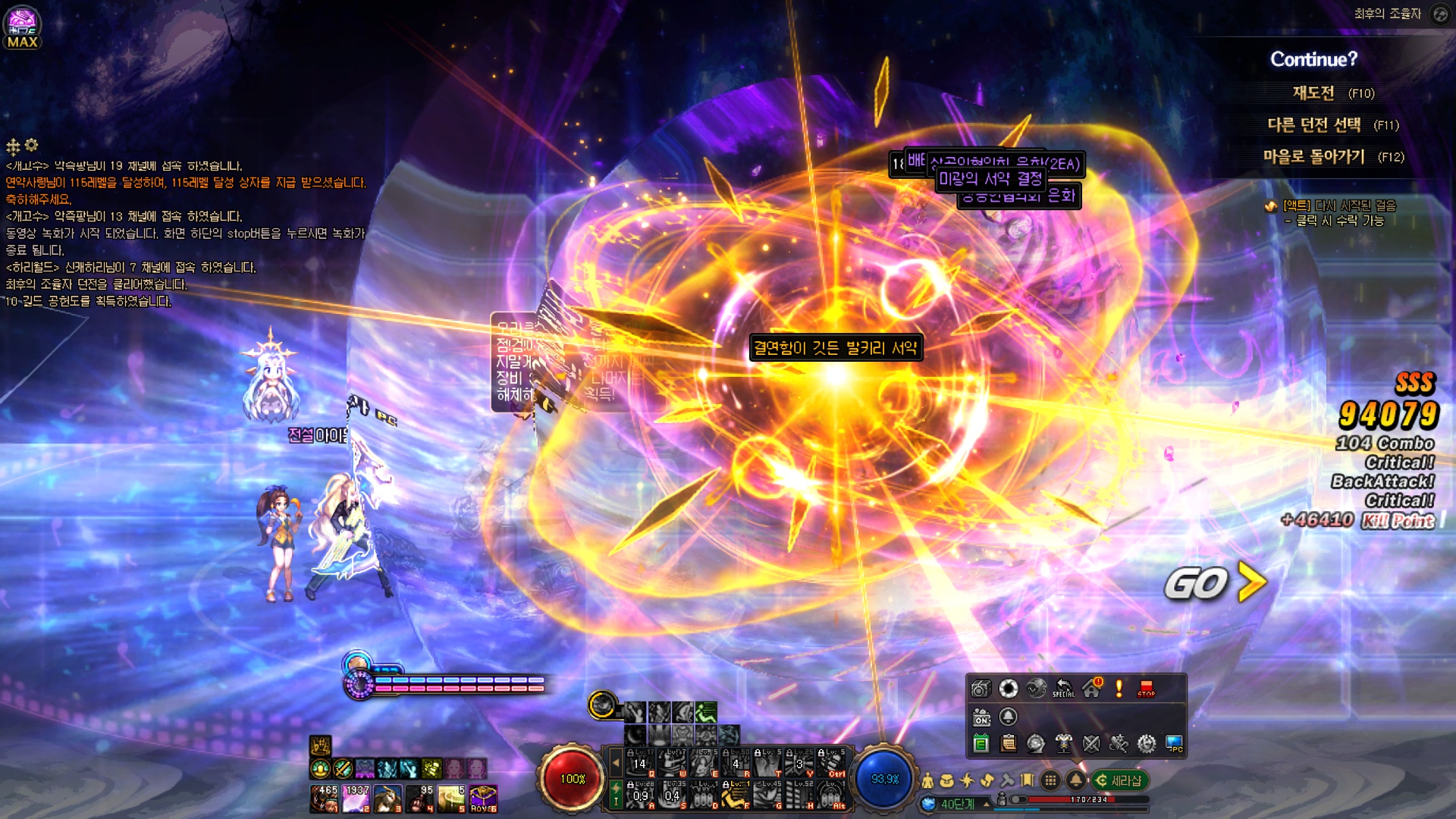This screenshot has height=819, width=1456.
Task: Click the SPECIAL return arrow icon
Action: [x=1063, y=689]
